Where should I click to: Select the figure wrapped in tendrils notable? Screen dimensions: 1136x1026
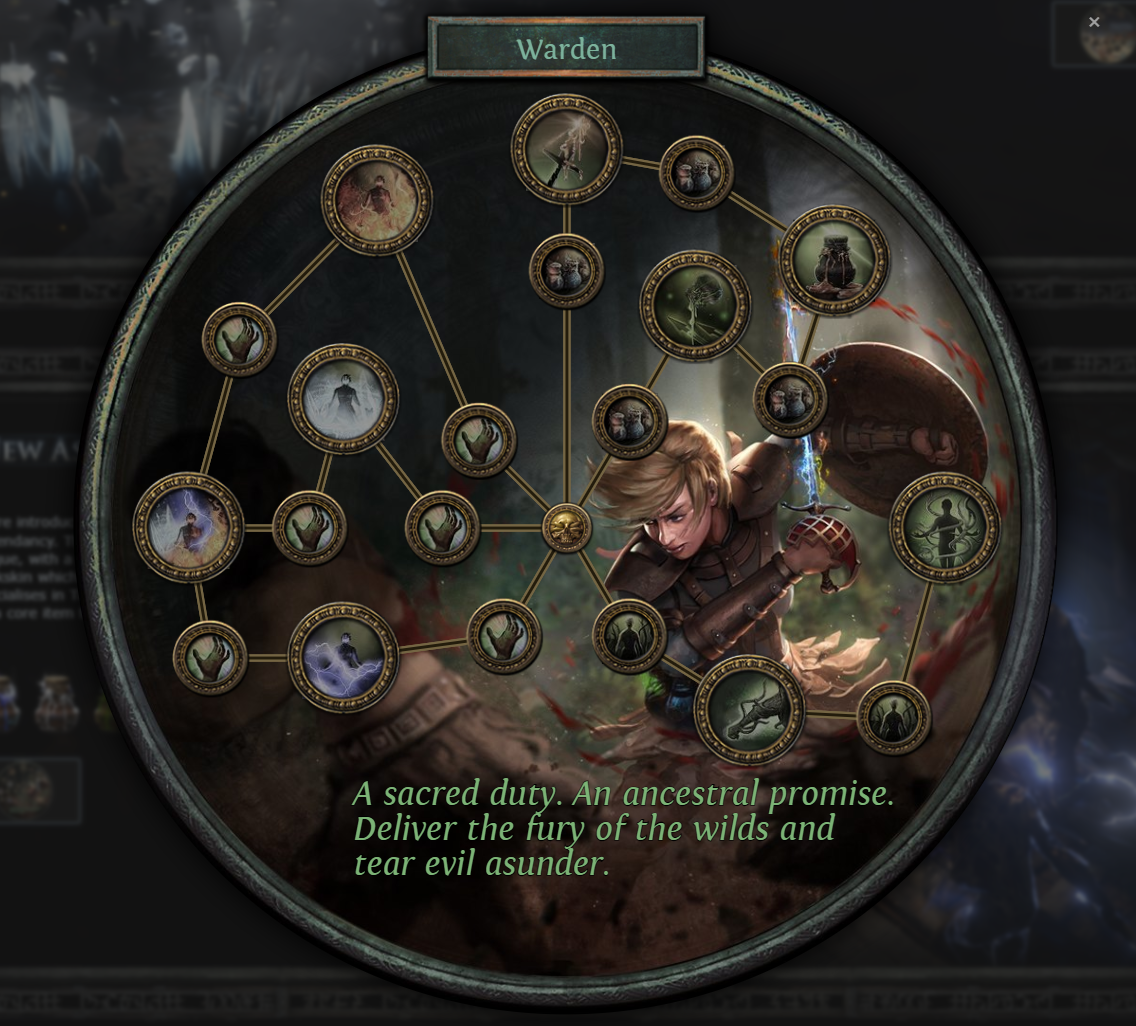pos(944,527)
